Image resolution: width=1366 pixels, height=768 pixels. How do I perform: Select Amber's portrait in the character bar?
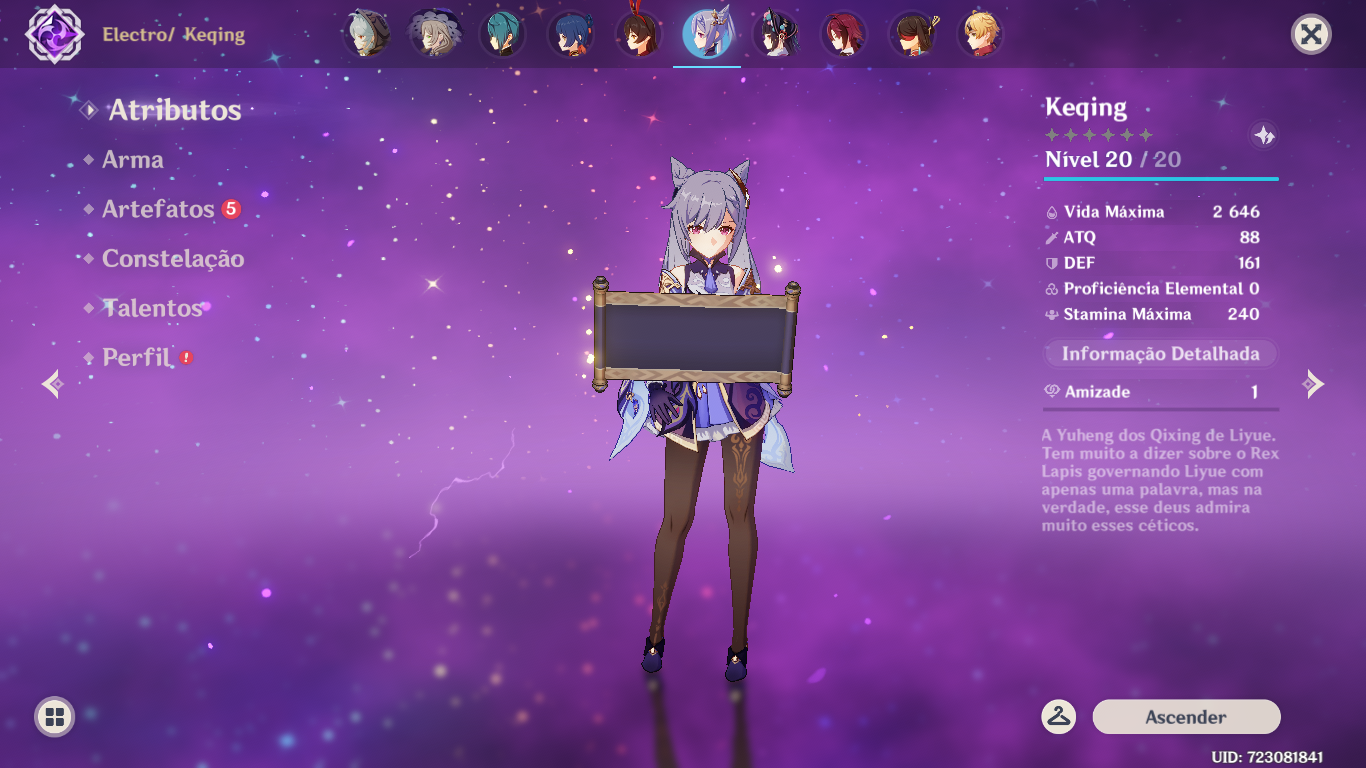[637, 33]
